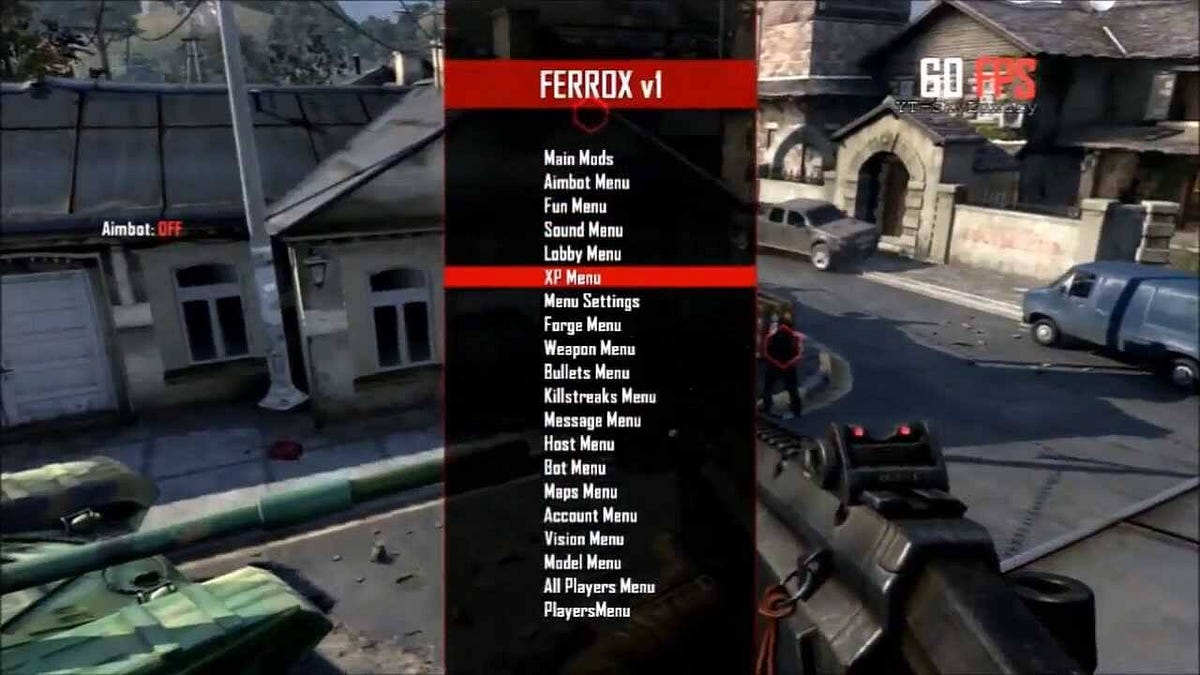Open the Fun Menu
Screen dimensions: 1200x675
(575, 206)
